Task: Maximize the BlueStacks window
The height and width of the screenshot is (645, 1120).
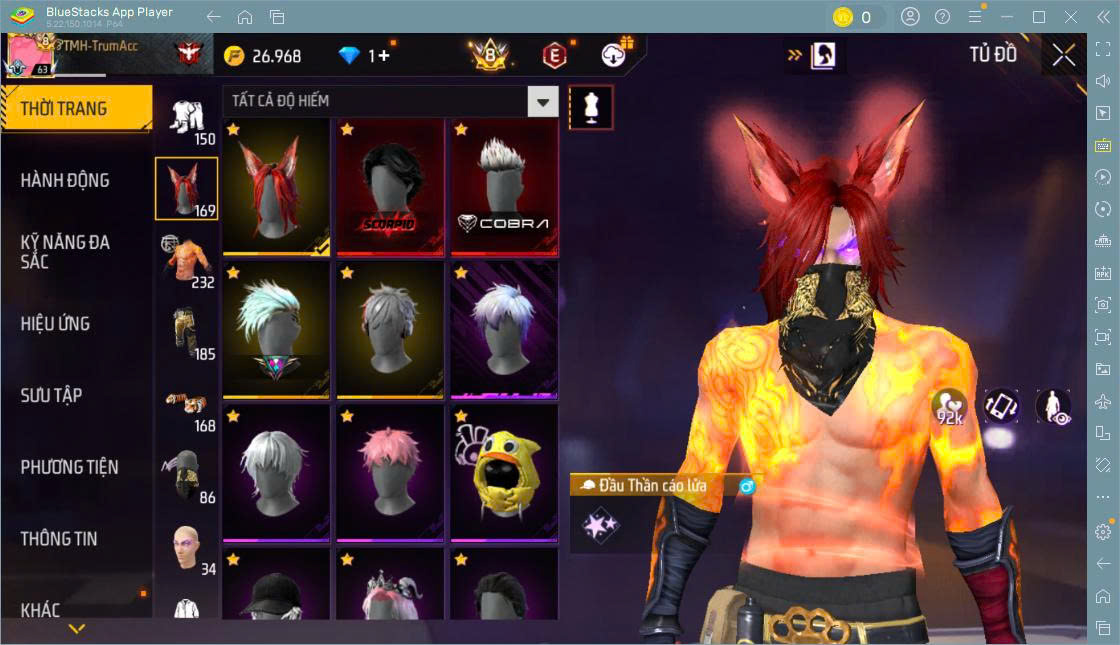Action: pyautogui.click(x=1039, y=17)
